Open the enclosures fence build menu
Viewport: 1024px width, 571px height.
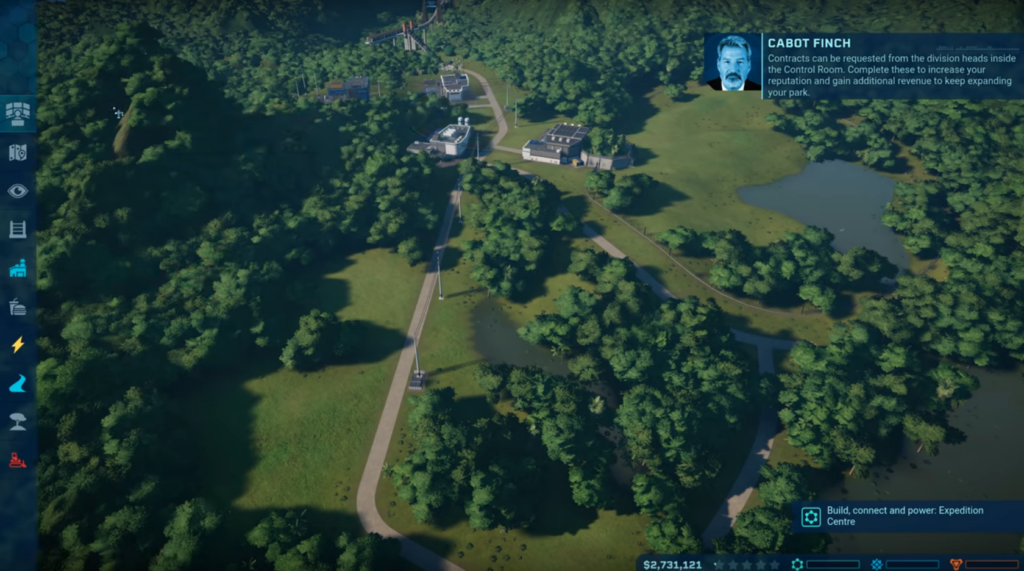(x=18, y=229)
